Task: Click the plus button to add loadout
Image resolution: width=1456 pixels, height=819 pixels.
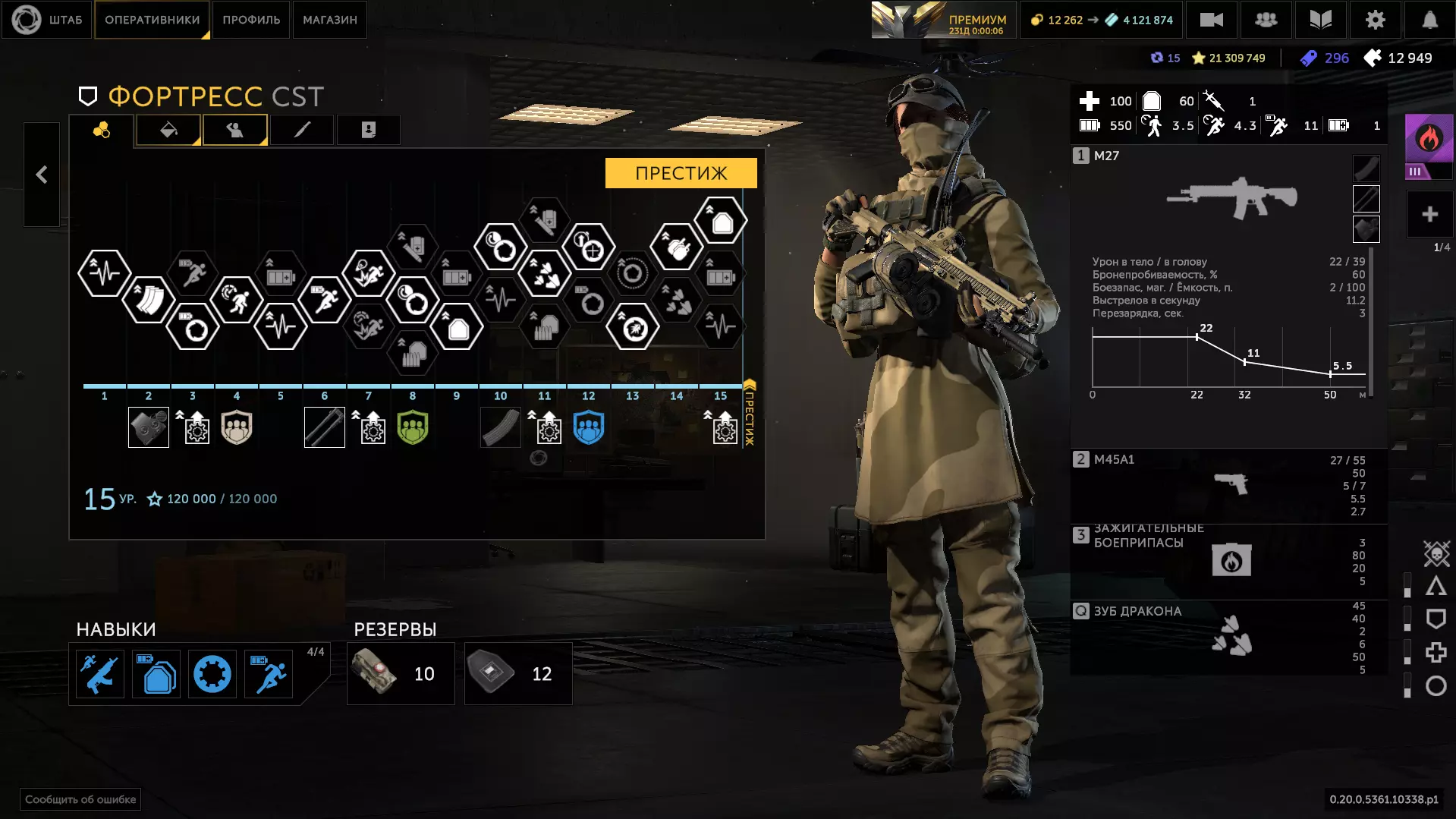Action: 1429,215
